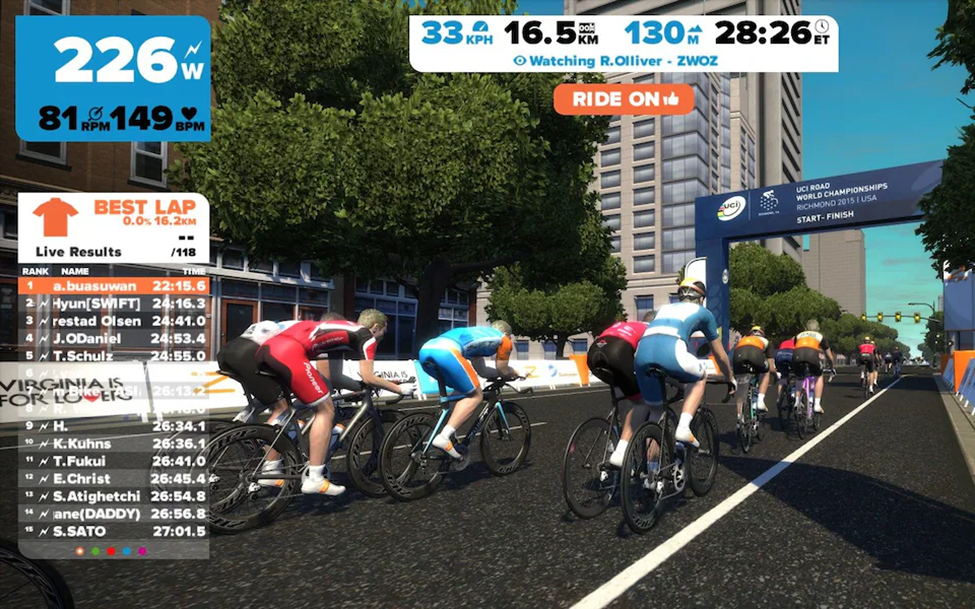Click the orange jersey Best Lap icon
This screenshot has height=609, width=975.
[x=54, y=216]
